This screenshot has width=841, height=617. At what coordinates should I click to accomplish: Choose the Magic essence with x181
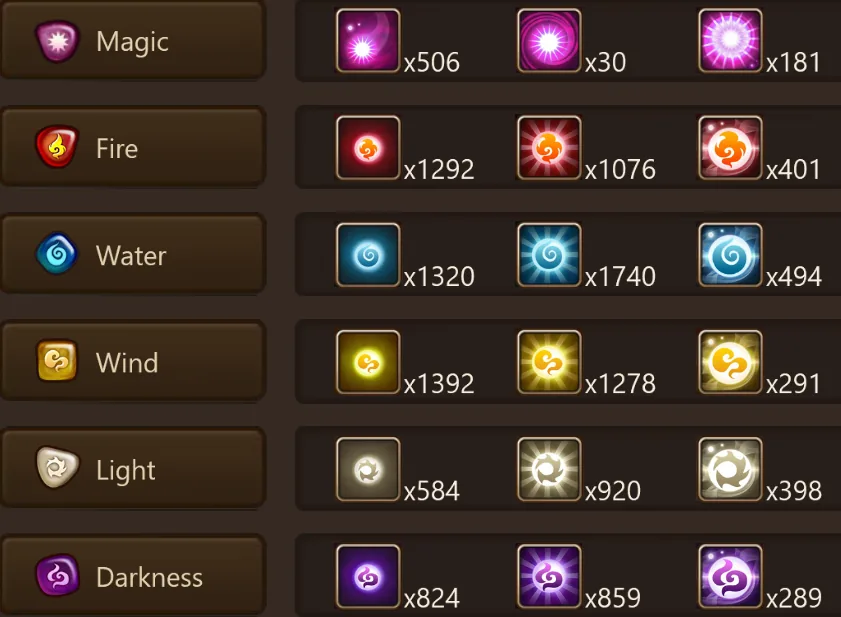(730, 41)
